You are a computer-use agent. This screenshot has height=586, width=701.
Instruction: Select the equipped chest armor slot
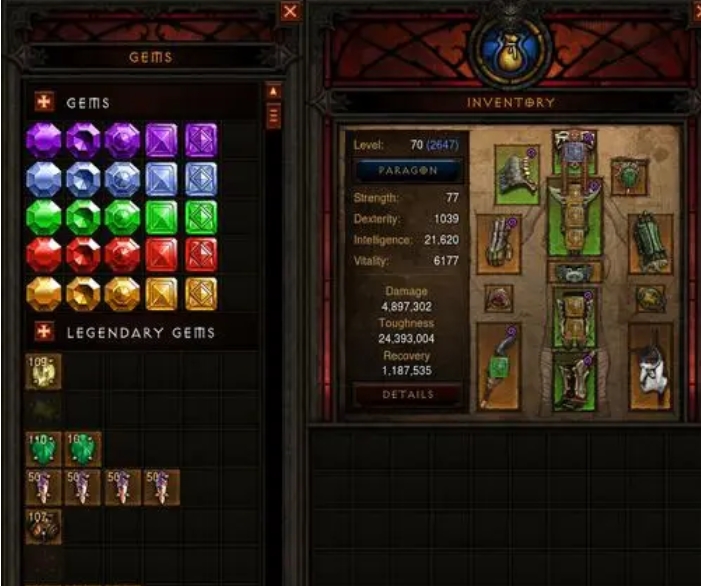574,219
